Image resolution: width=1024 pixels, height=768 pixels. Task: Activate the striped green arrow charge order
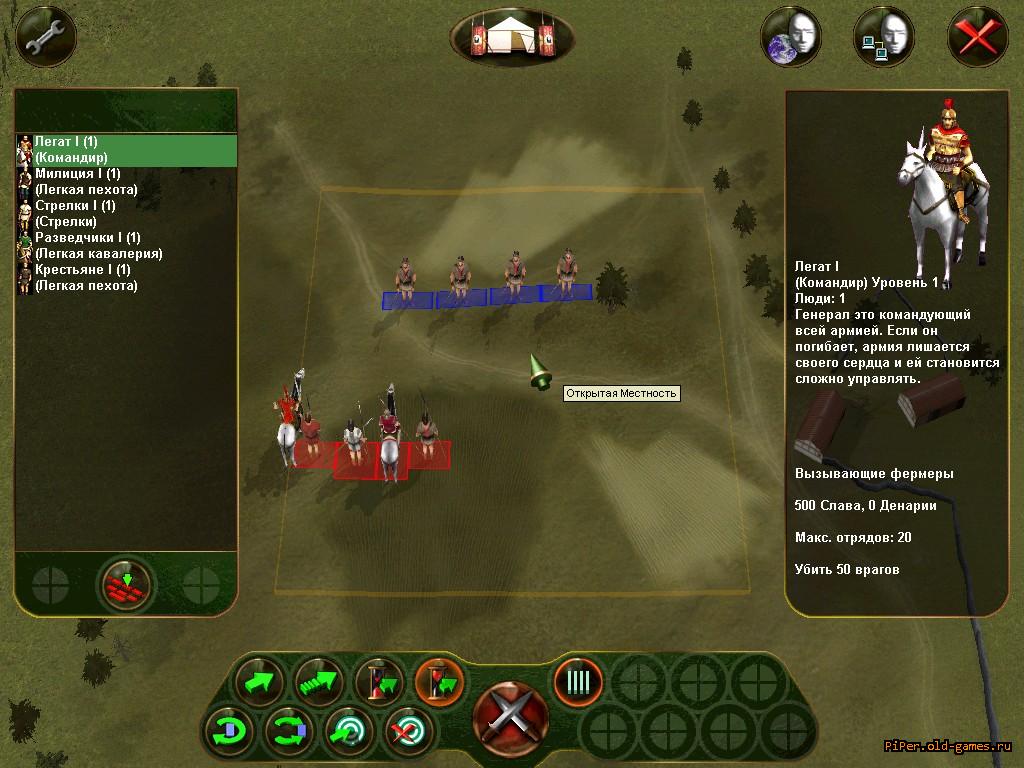319,683
